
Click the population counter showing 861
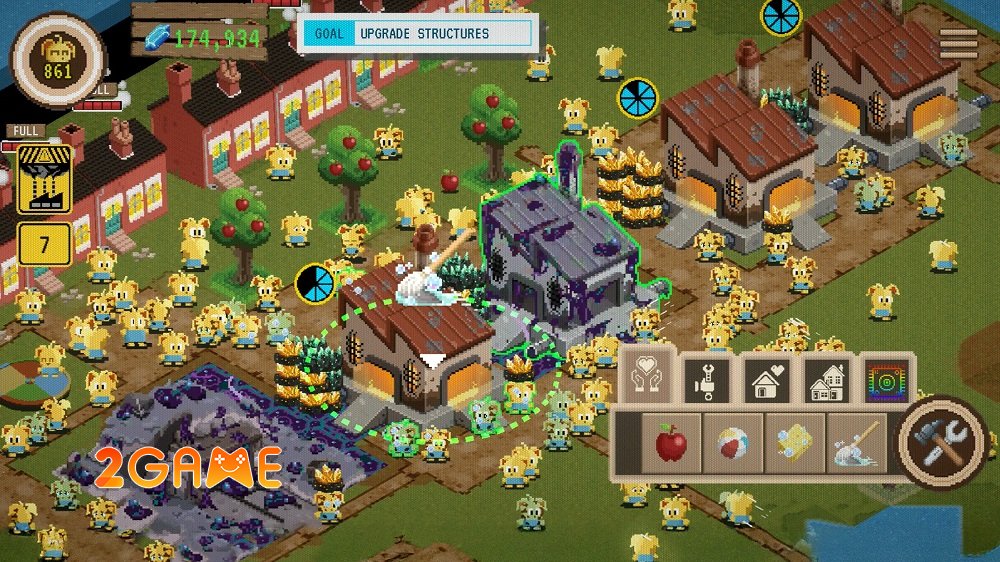(58, 59)
